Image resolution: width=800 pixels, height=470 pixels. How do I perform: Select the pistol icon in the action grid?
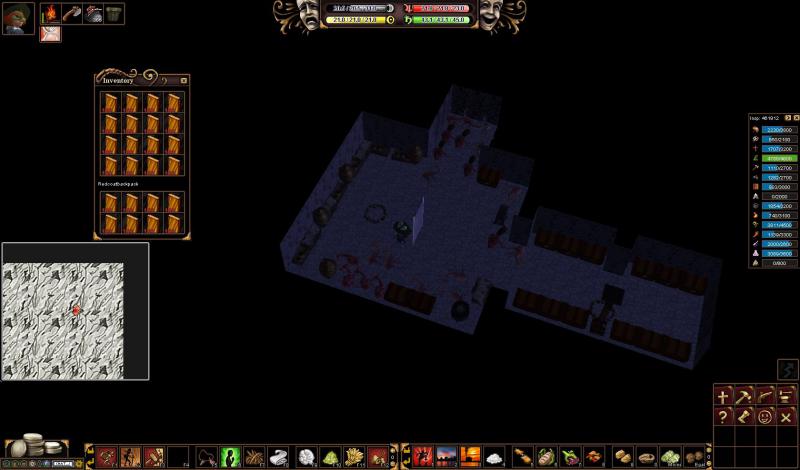pyautogui.click(x=765, y=396)
